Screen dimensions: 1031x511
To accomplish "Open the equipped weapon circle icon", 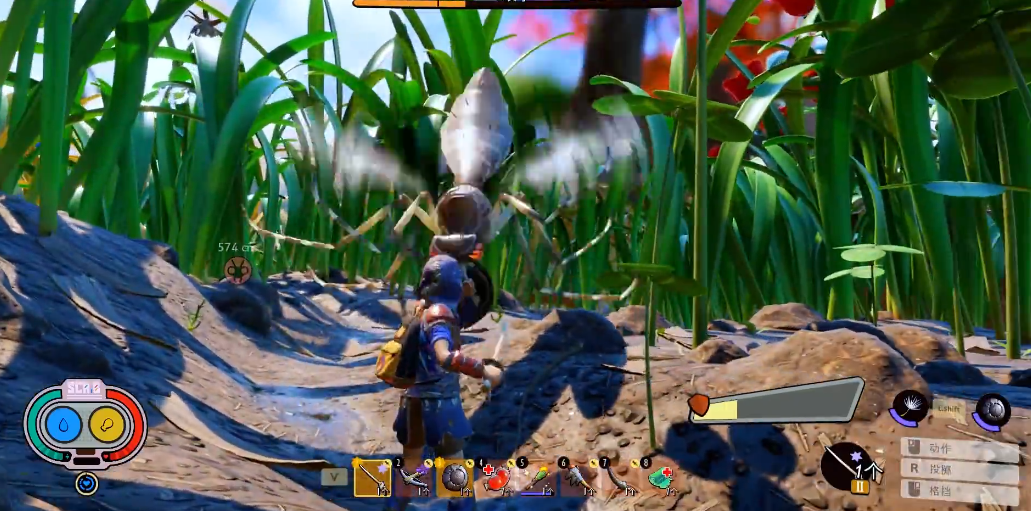I will [846, 465].
